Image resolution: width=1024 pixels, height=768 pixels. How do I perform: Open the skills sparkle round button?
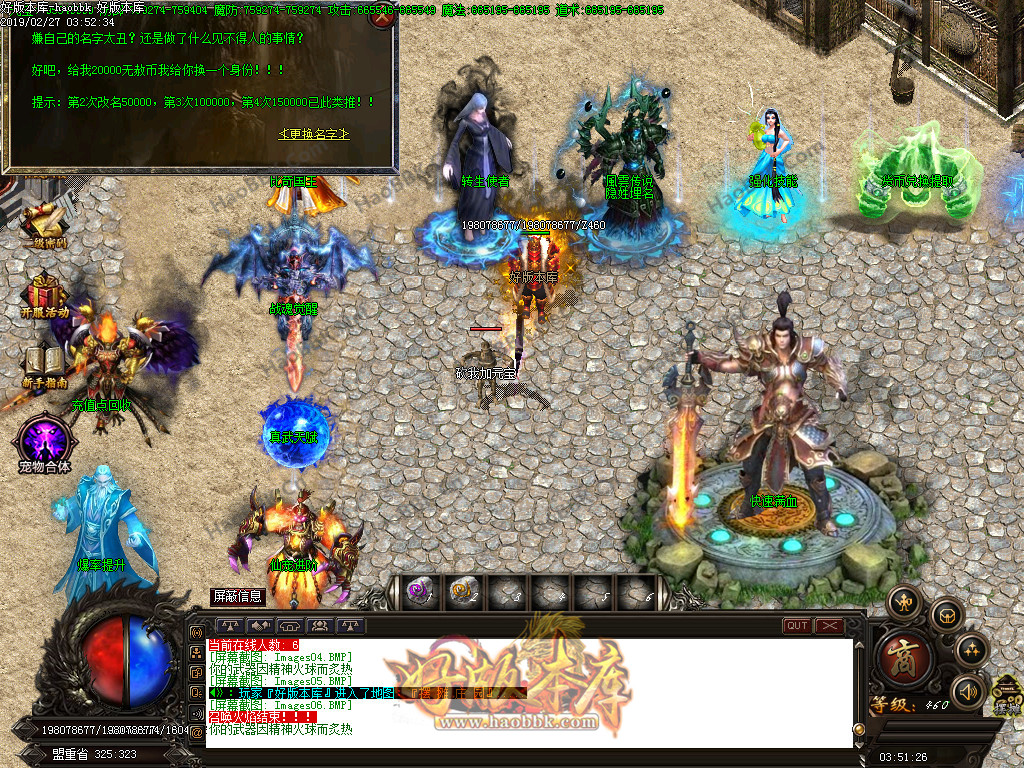[x=972, y=651]
